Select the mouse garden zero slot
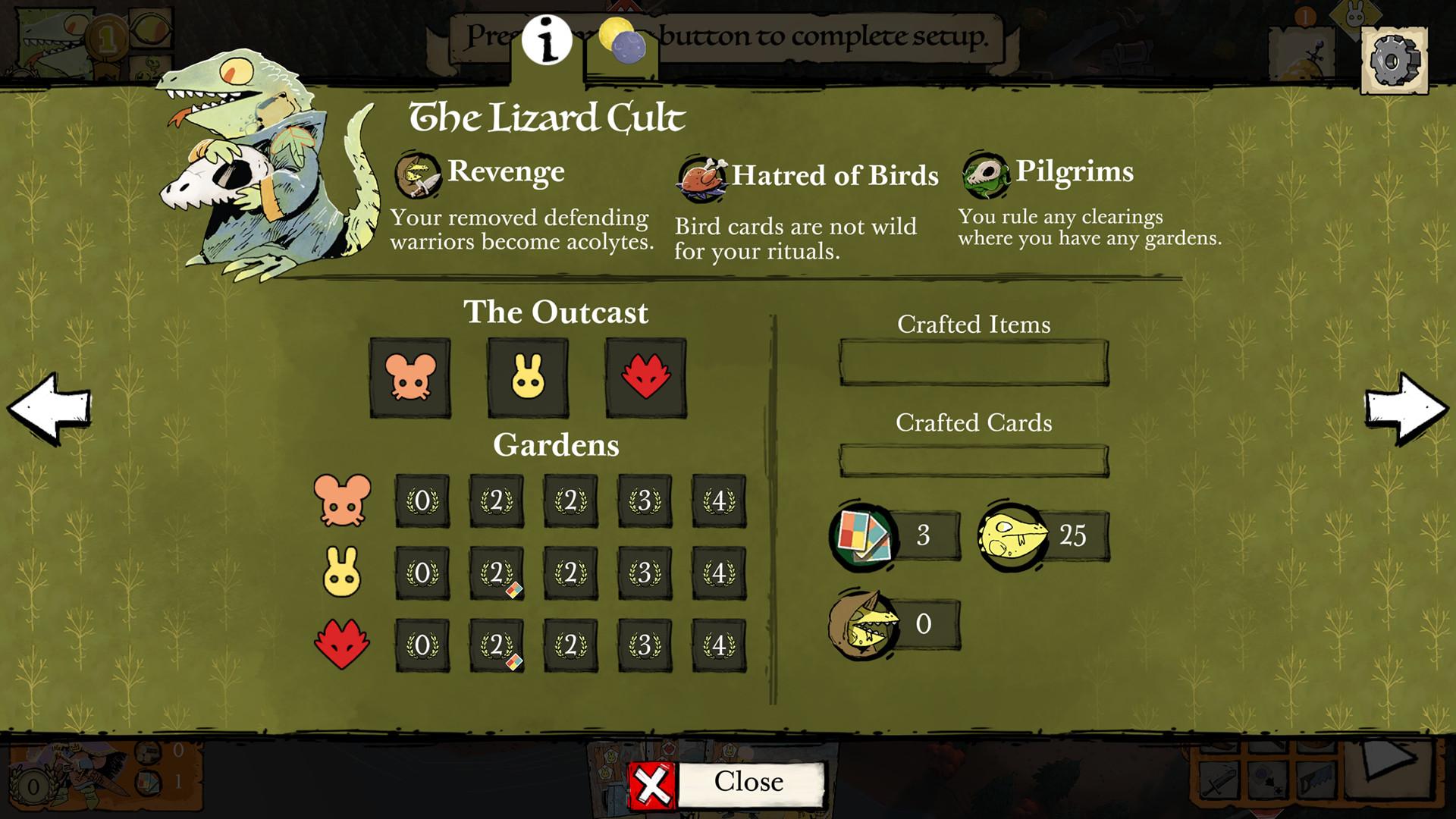This screenshot has height=819, width=1456. pos(422,501)
